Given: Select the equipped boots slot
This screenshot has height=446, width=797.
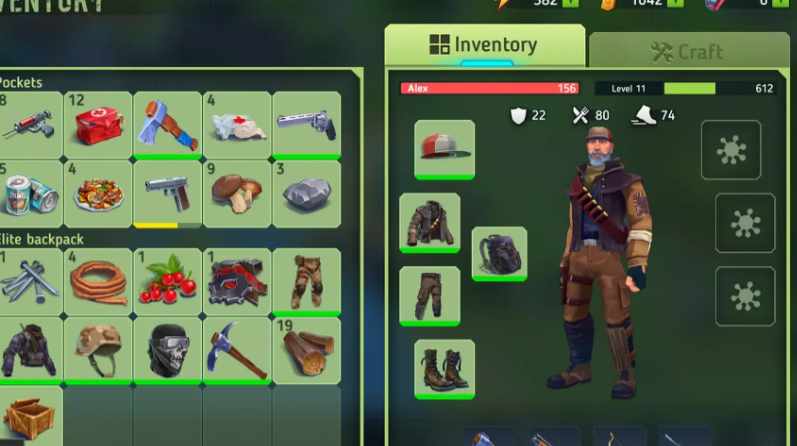Looking at the screenshot, I should (444, 369).
